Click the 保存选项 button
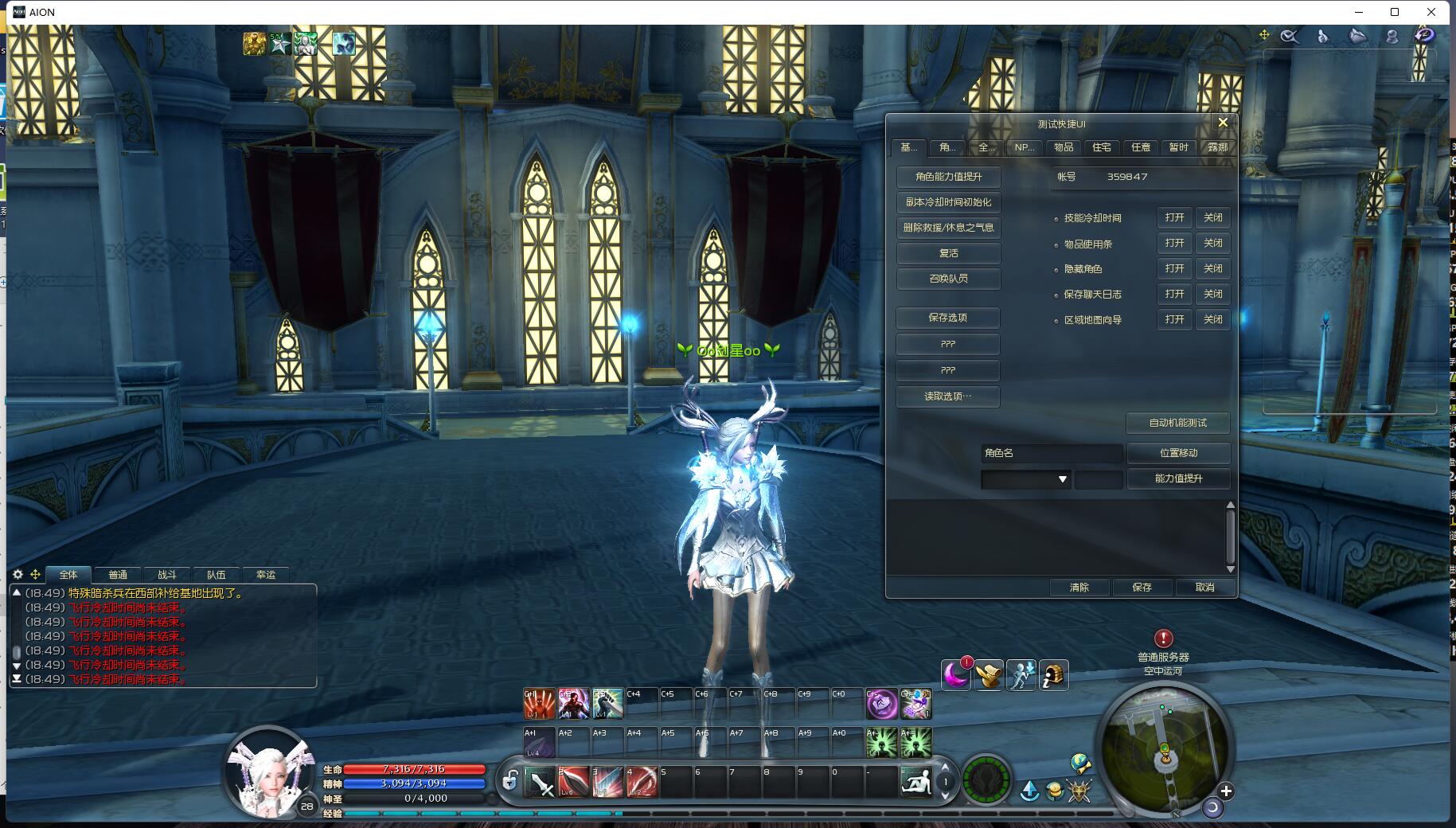This screenshot has width=1456, height=828. (947, 318)
